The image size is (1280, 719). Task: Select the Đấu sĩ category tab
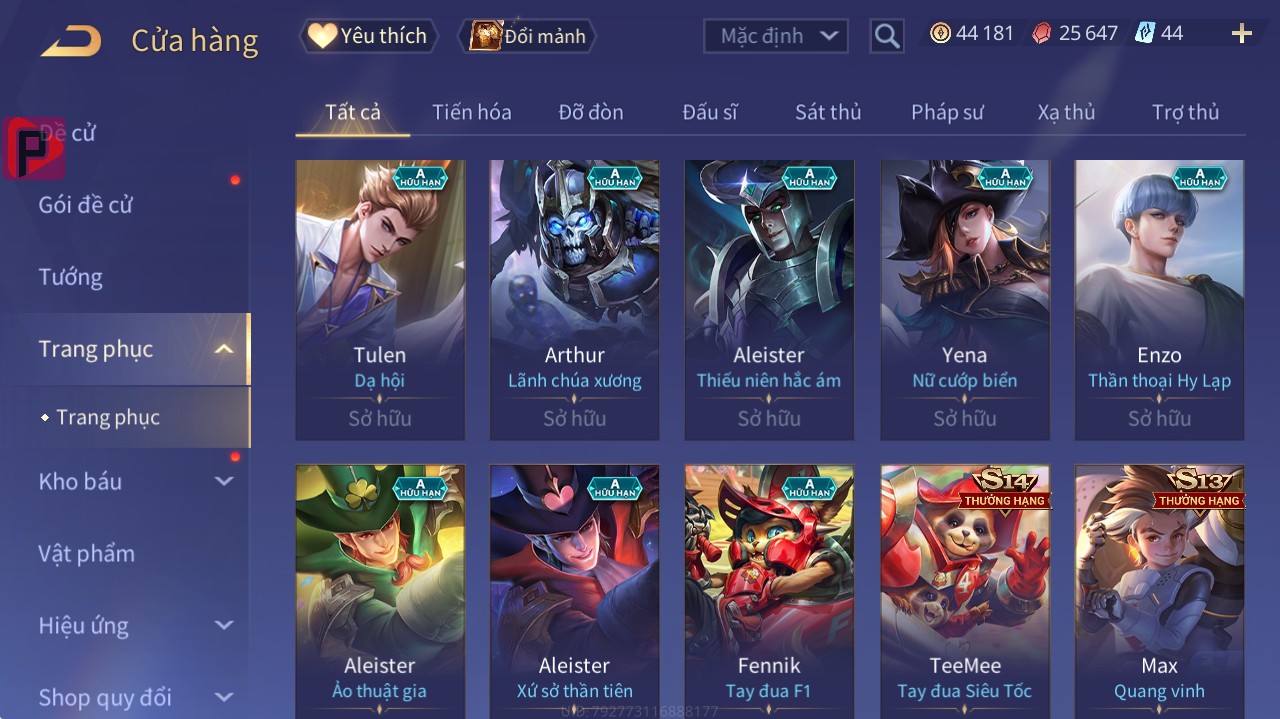(709, 112)
